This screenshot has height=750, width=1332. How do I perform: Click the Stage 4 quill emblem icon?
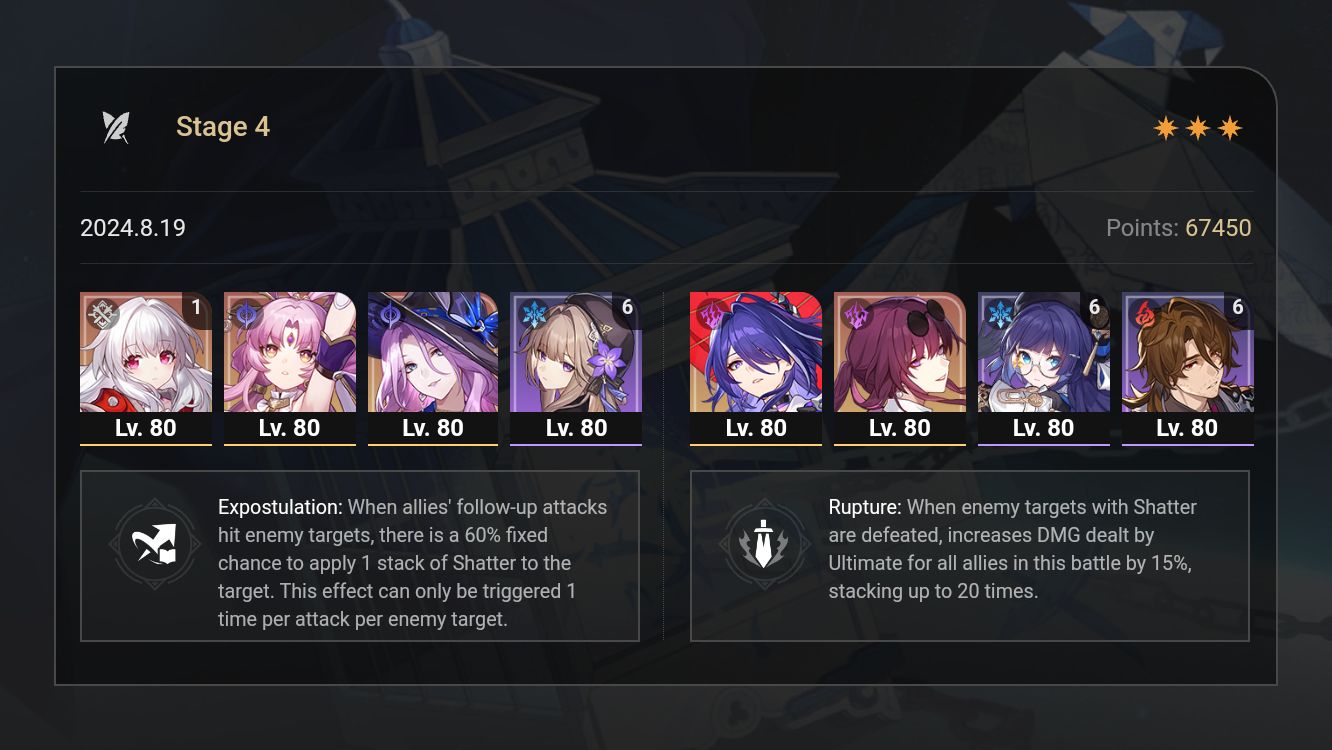(116, 125)
